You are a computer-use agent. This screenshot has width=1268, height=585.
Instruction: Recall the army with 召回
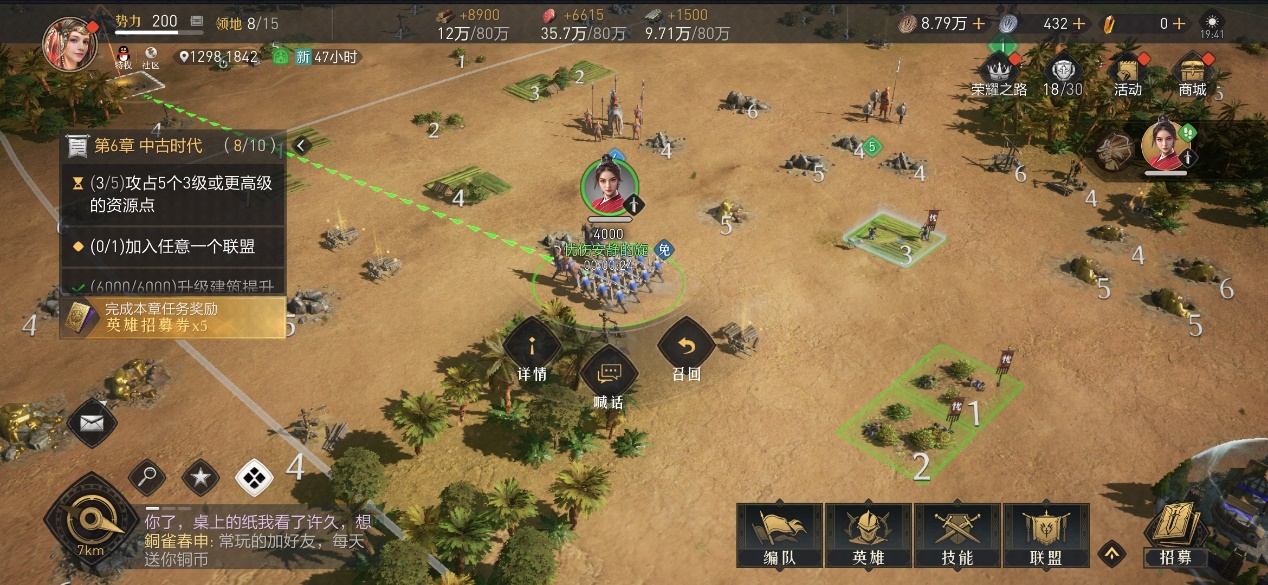[x=686, y=350]
